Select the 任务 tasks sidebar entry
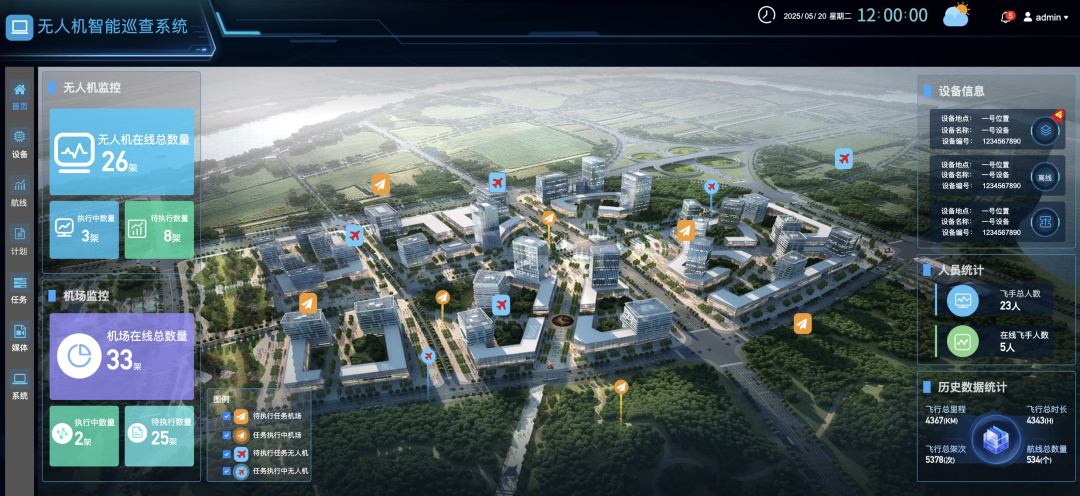The height and width of the screenshot is (496, 1080). 19,288
